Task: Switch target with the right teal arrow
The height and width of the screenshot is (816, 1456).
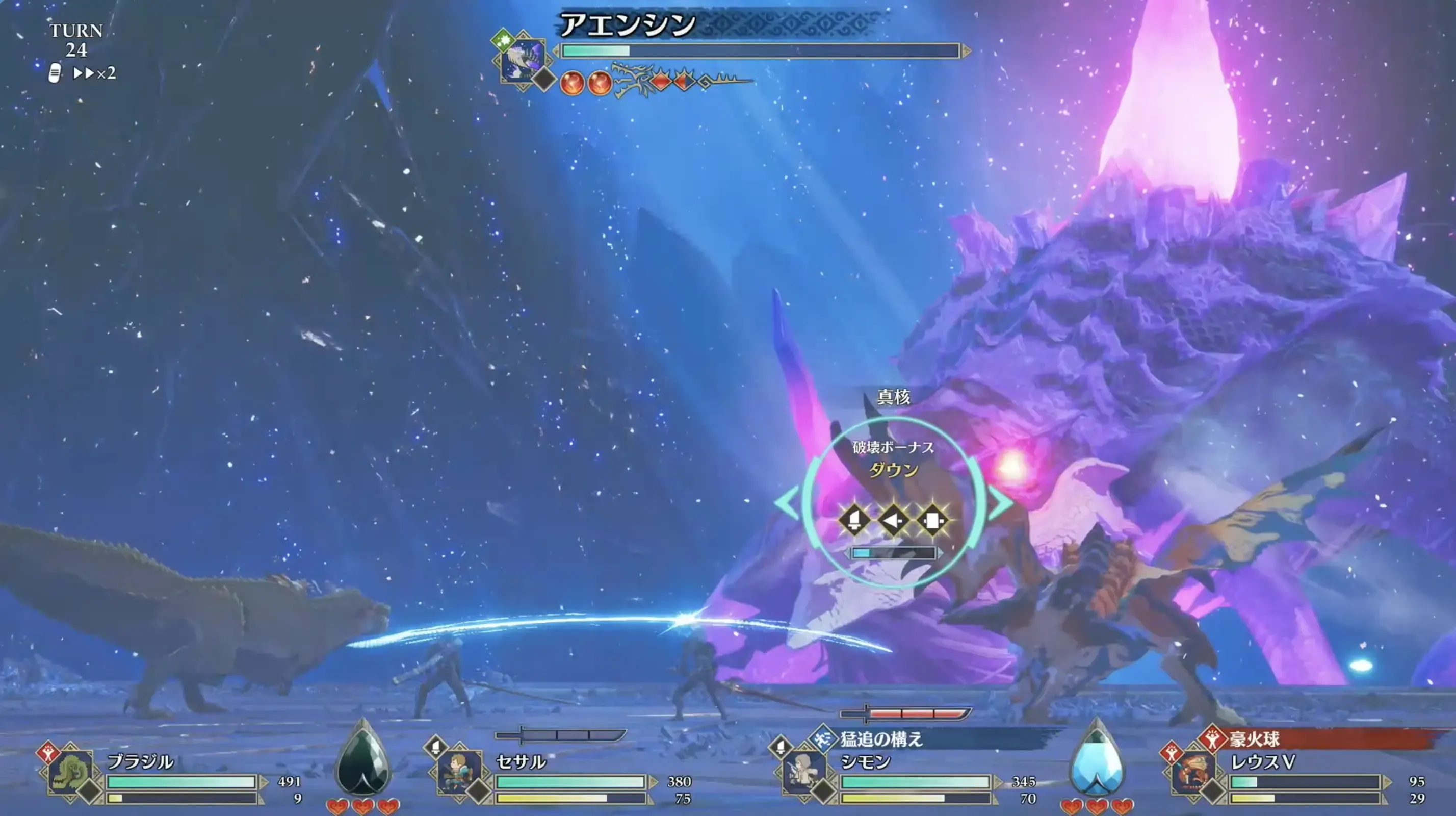Action: [x=1000, y=502]
